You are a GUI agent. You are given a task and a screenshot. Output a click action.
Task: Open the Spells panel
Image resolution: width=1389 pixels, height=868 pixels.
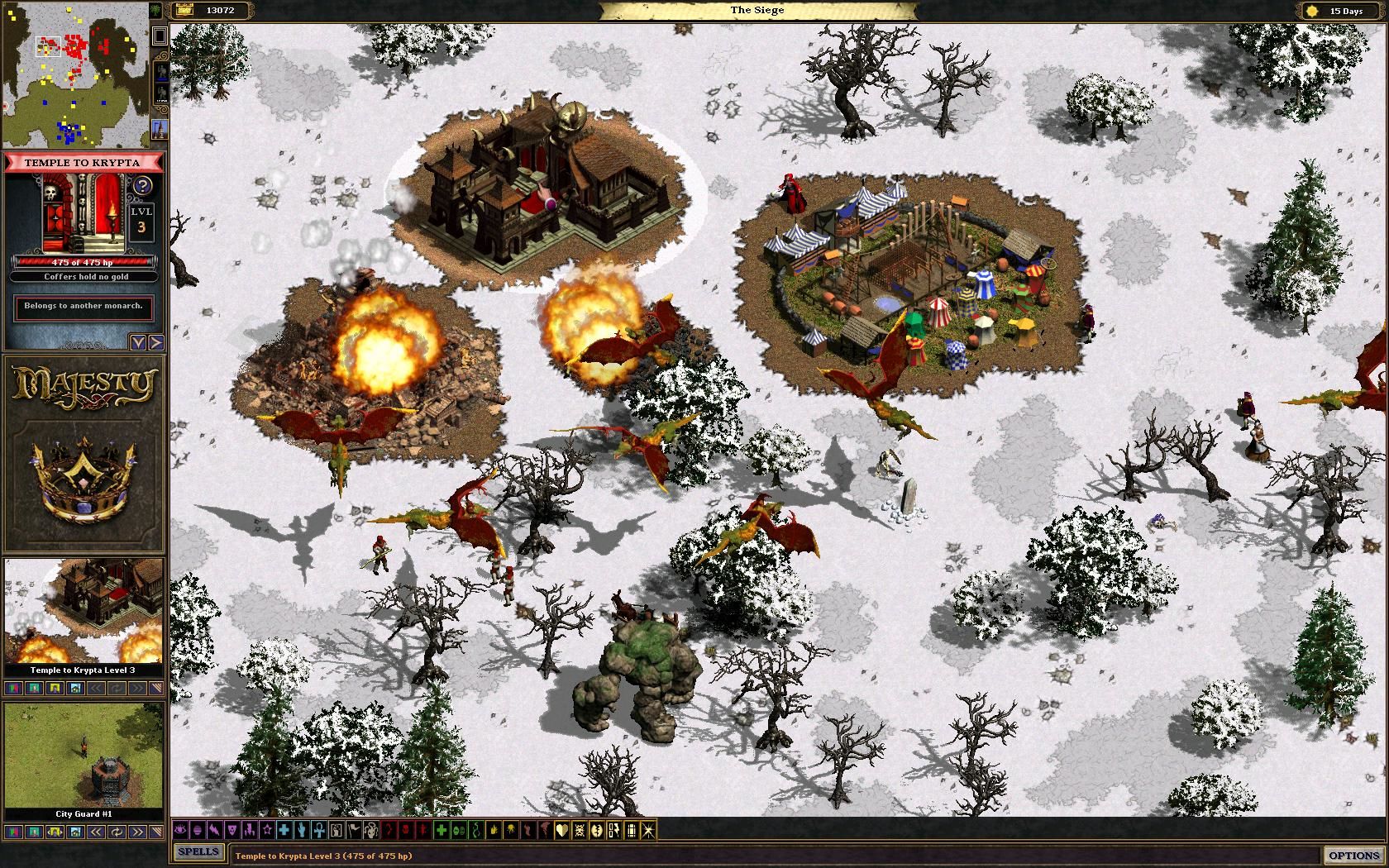(198, 851)
